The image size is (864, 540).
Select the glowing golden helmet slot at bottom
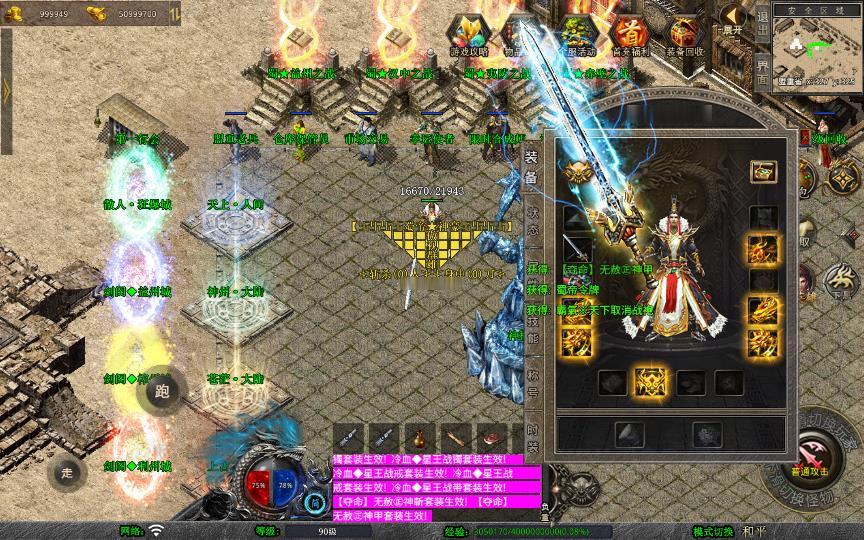click(651, 381)
